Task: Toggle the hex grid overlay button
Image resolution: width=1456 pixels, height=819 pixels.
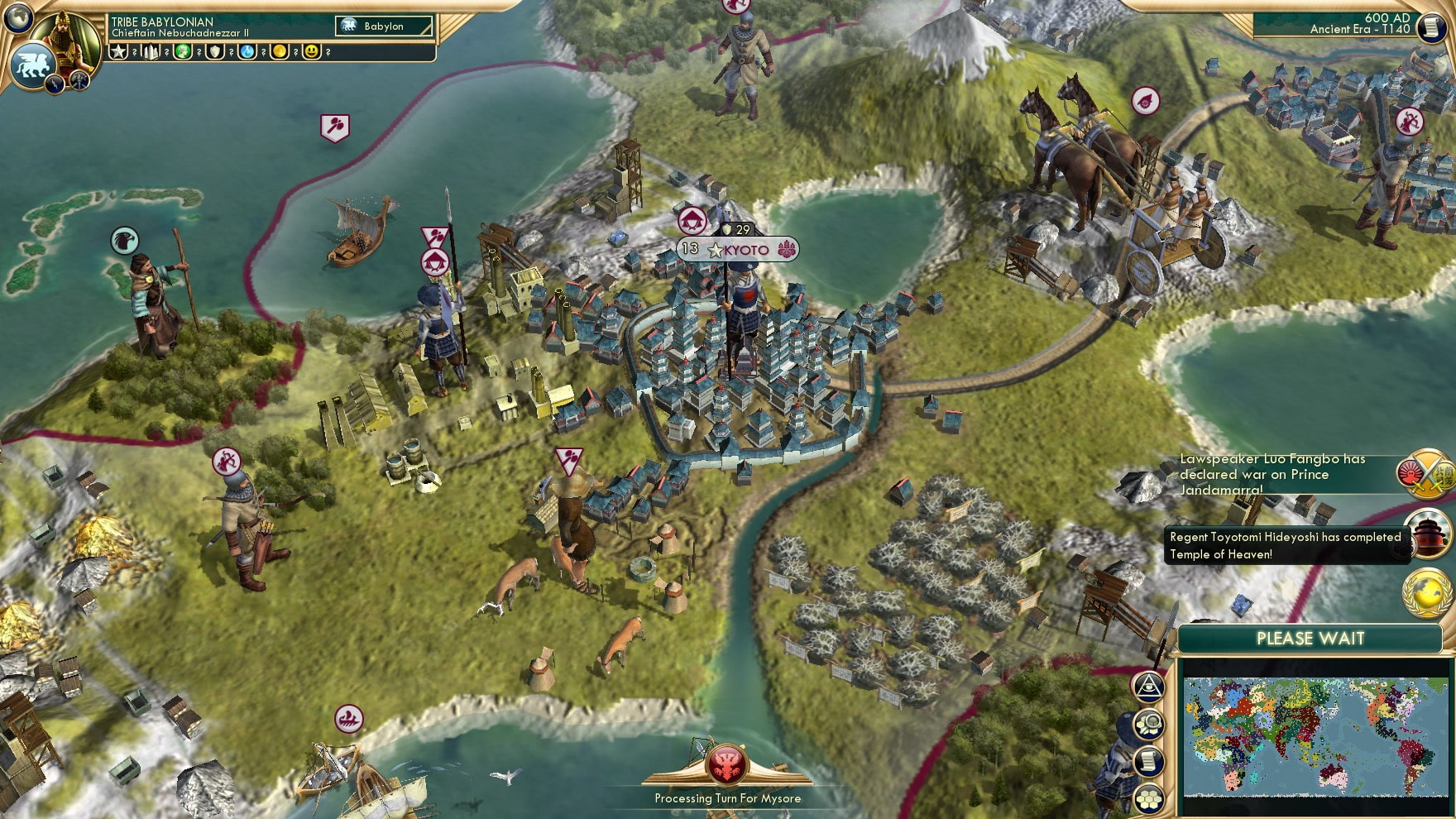Action: pyautogui.click(x=1149, y=797)
